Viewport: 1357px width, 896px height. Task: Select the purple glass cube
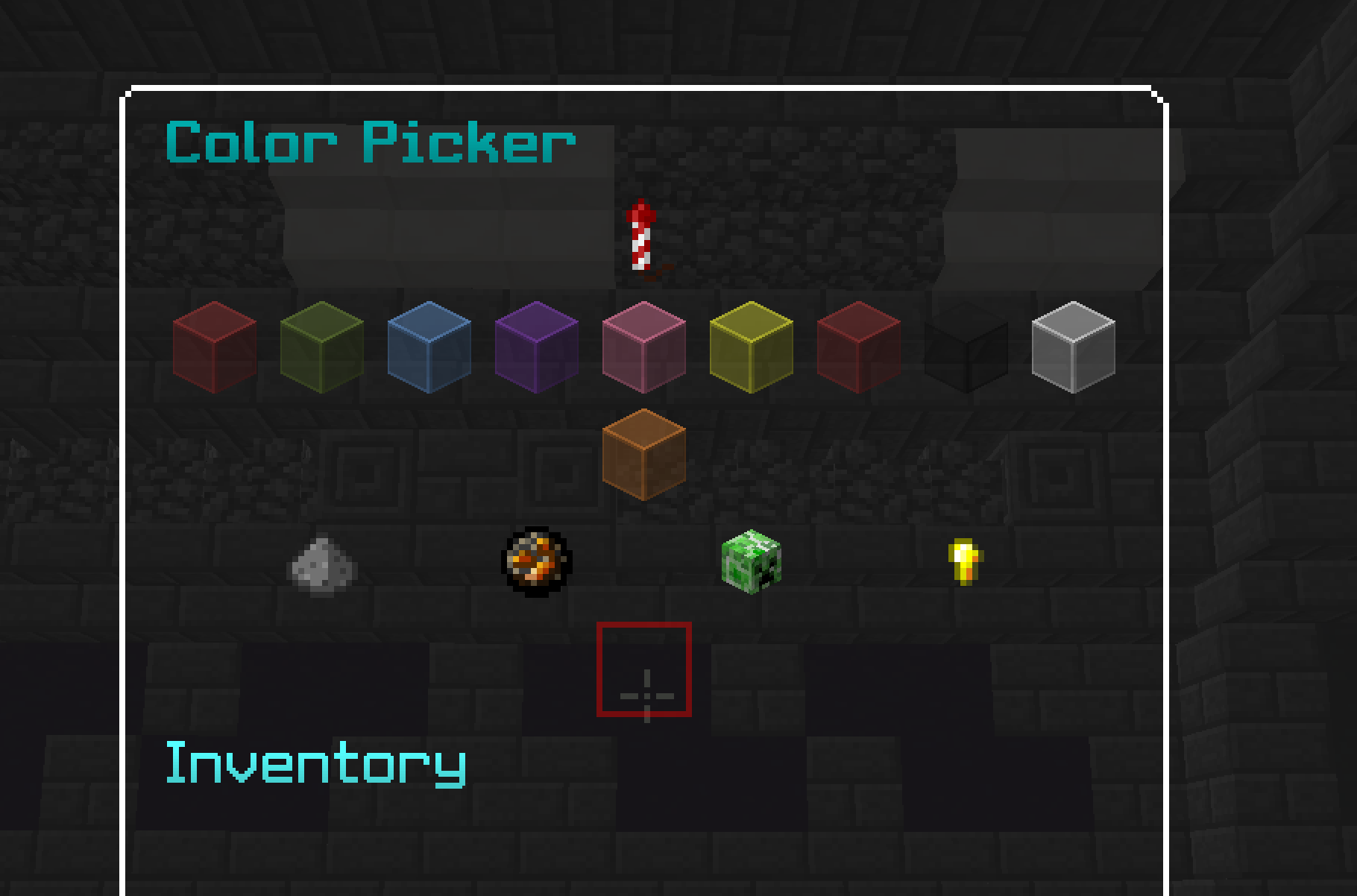tap(535, 347)
